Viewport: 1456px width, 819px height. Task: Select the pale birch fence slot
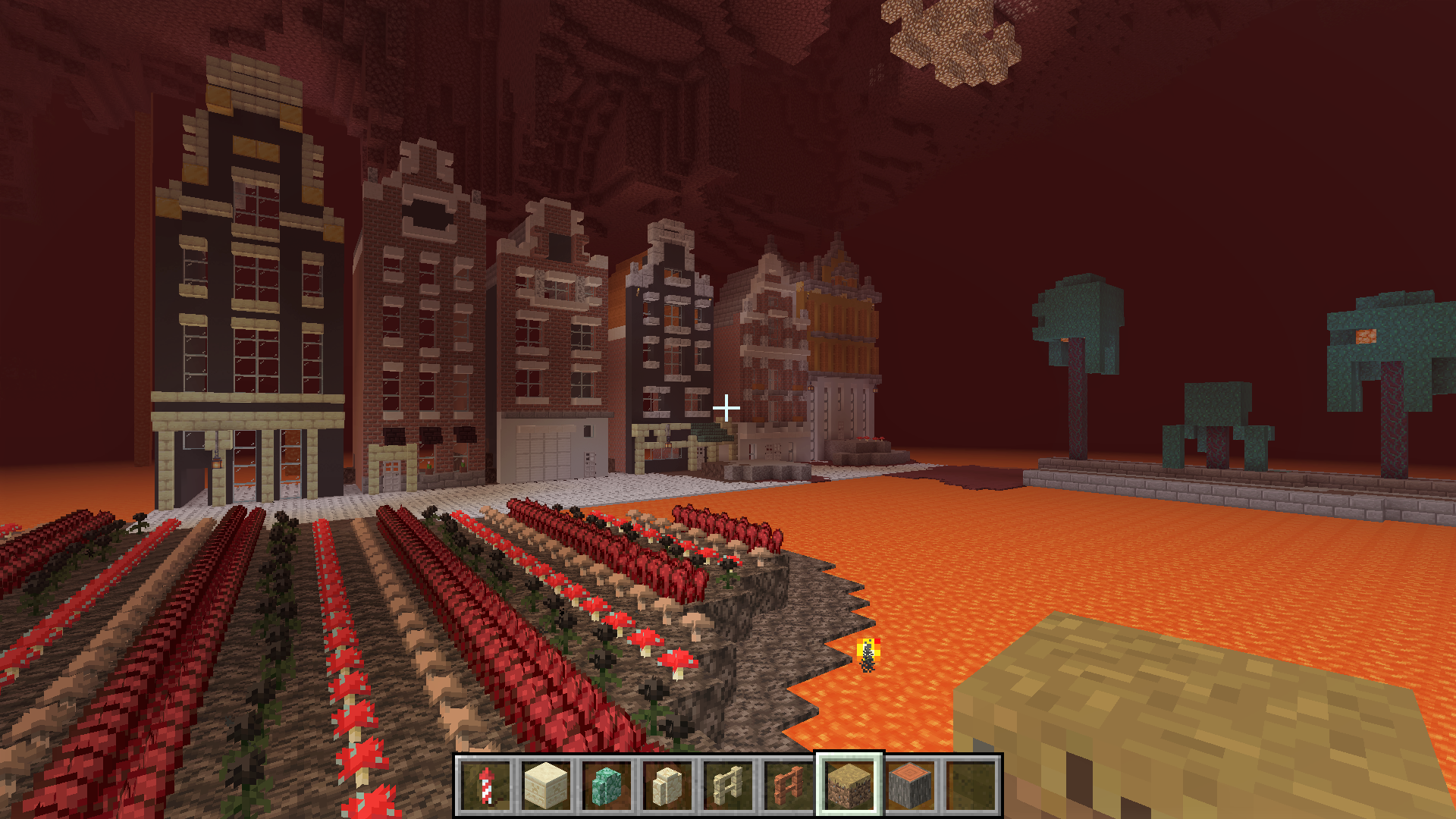point(728,785)
